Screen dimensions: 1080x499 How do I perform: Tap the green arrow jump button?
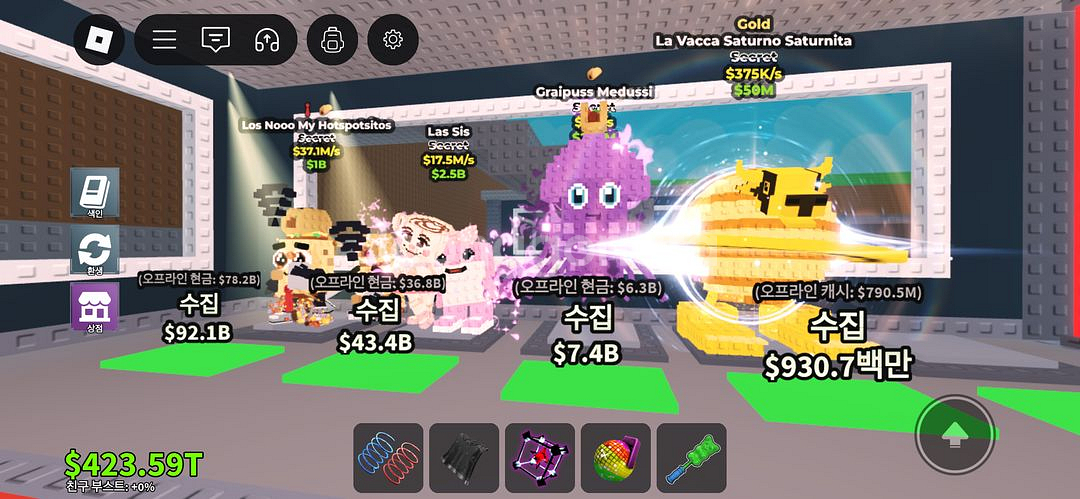coord(955,435)
